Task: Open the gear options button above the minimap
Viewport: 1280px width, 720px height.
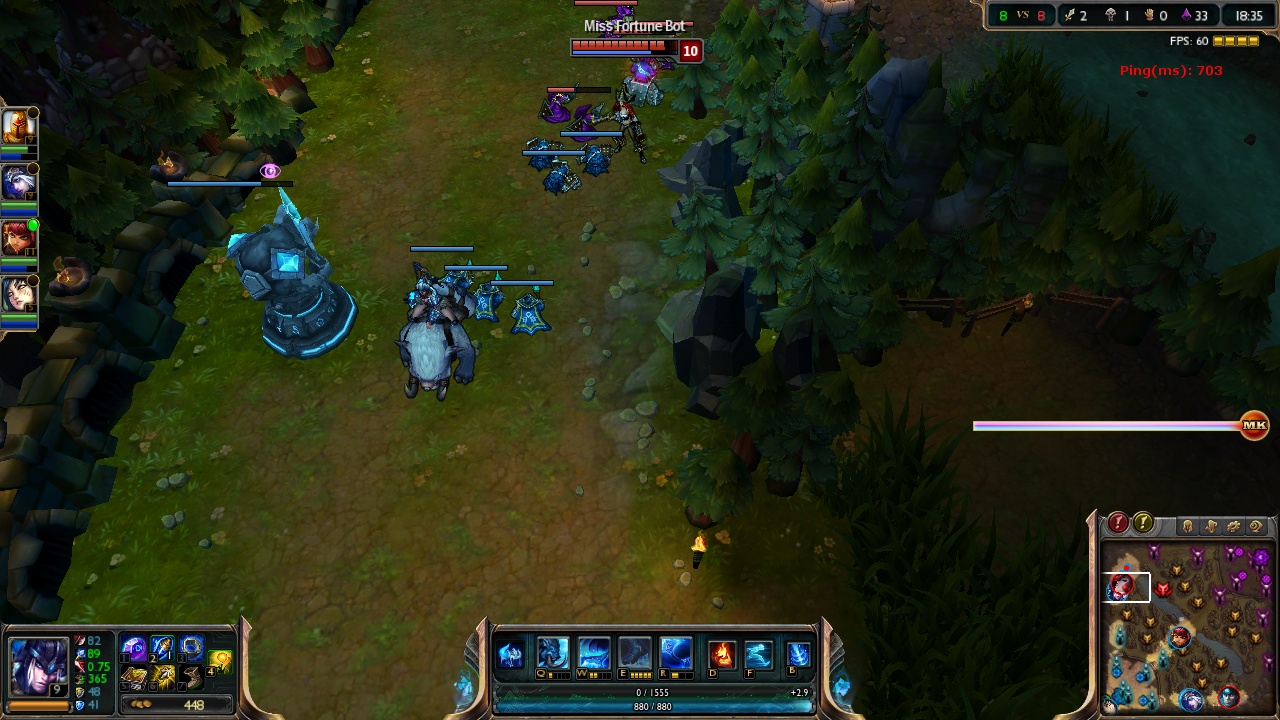Action: (x=1233, y=526)
